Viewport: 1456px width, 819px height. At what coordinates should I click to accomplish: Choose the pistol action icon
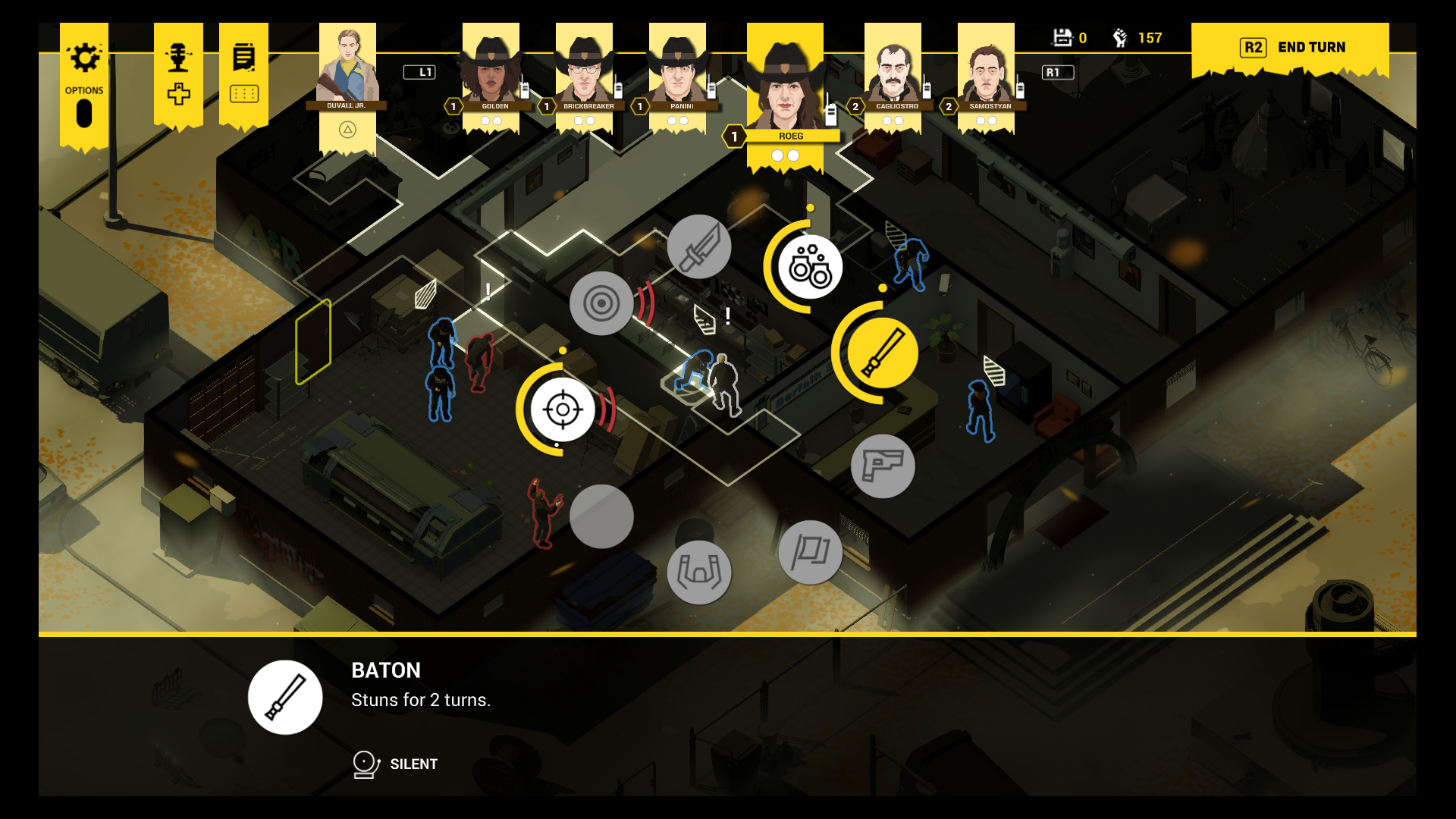(x=883, y=466)
